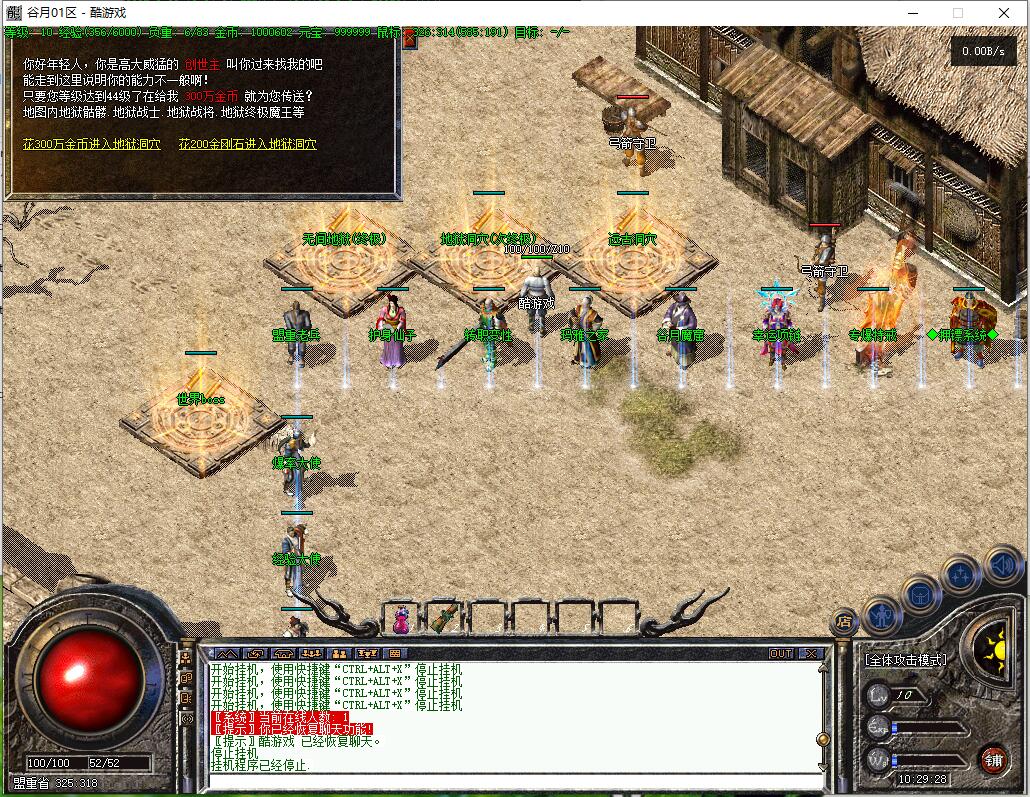
Task: Open the 店 shop button
Action: pyautogui.click(x=844, y=621)
